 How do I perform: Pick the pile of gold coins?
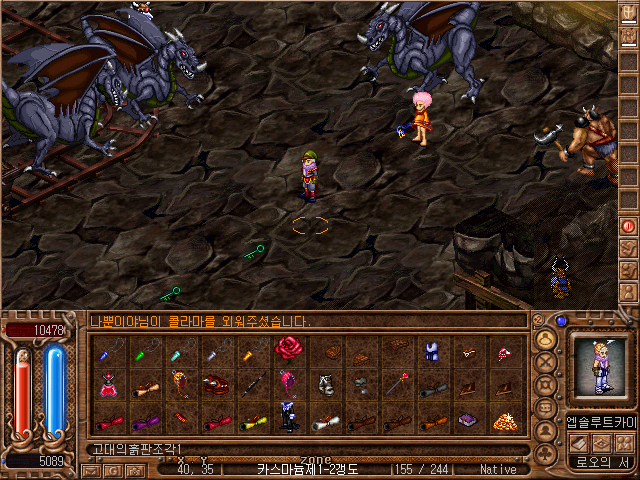coord(504,421)
